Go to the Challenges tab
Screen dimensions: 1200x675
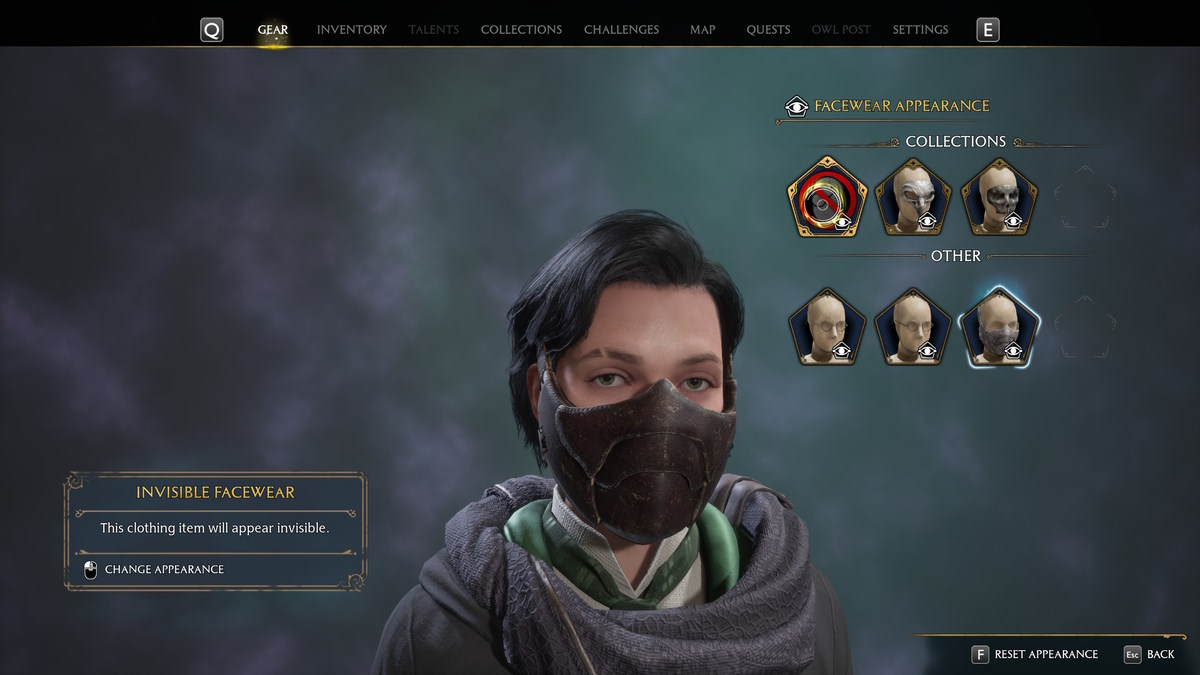click(621, 30)
